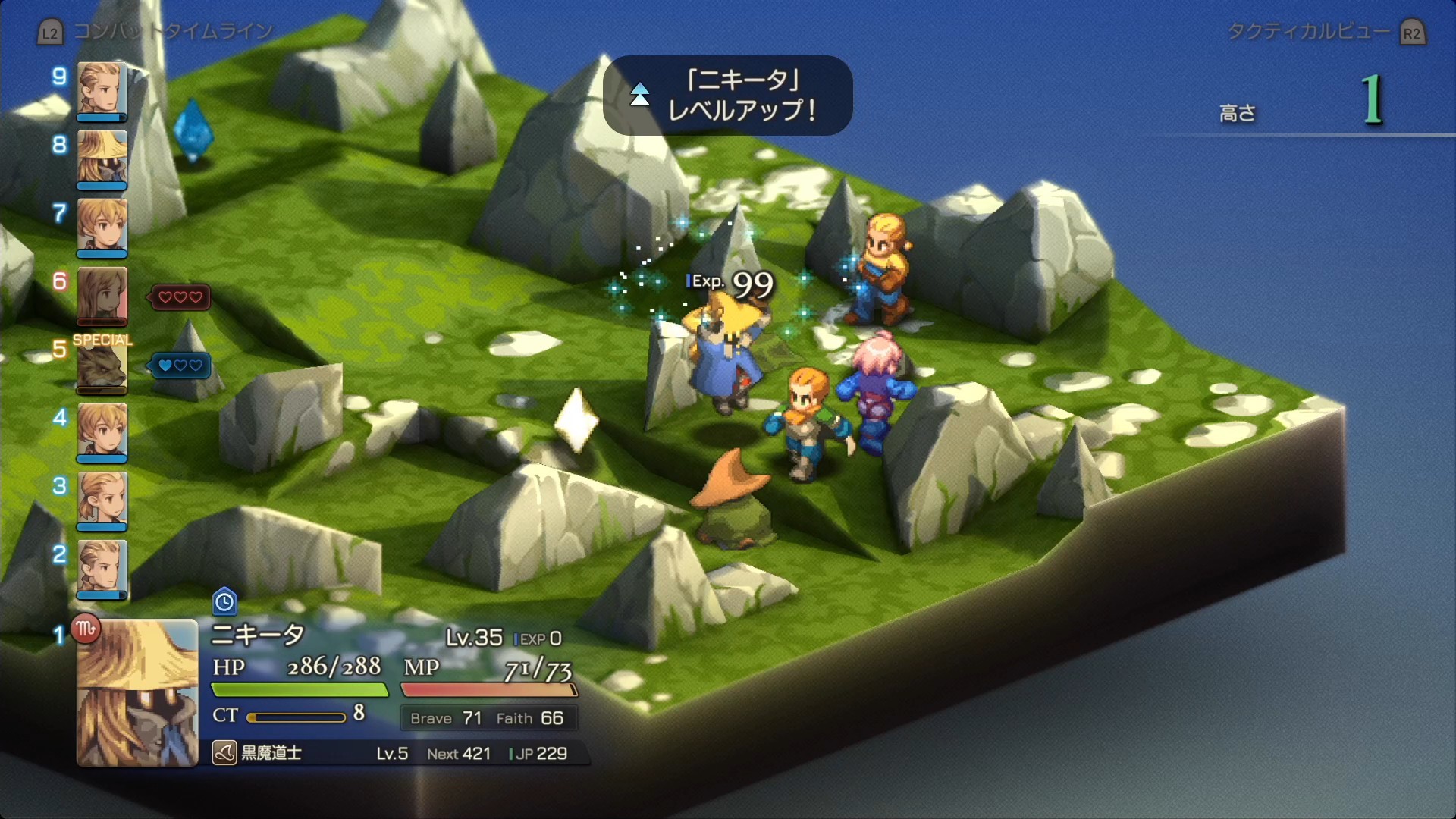Inspect the red Scorpio zodiac badge
Screen dimensions: 1456x819
(x=86, y=629)
